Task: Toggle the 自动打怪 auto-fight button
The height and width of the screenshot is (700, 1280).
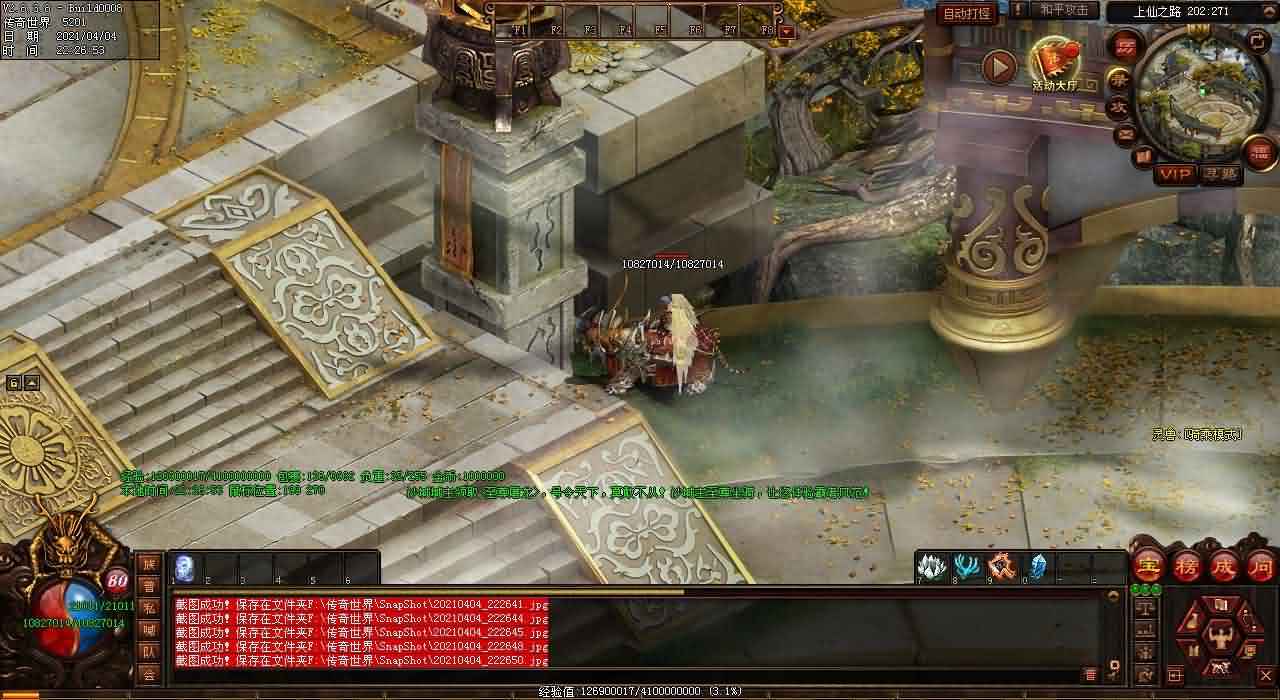Action: [x=968, y=14]
